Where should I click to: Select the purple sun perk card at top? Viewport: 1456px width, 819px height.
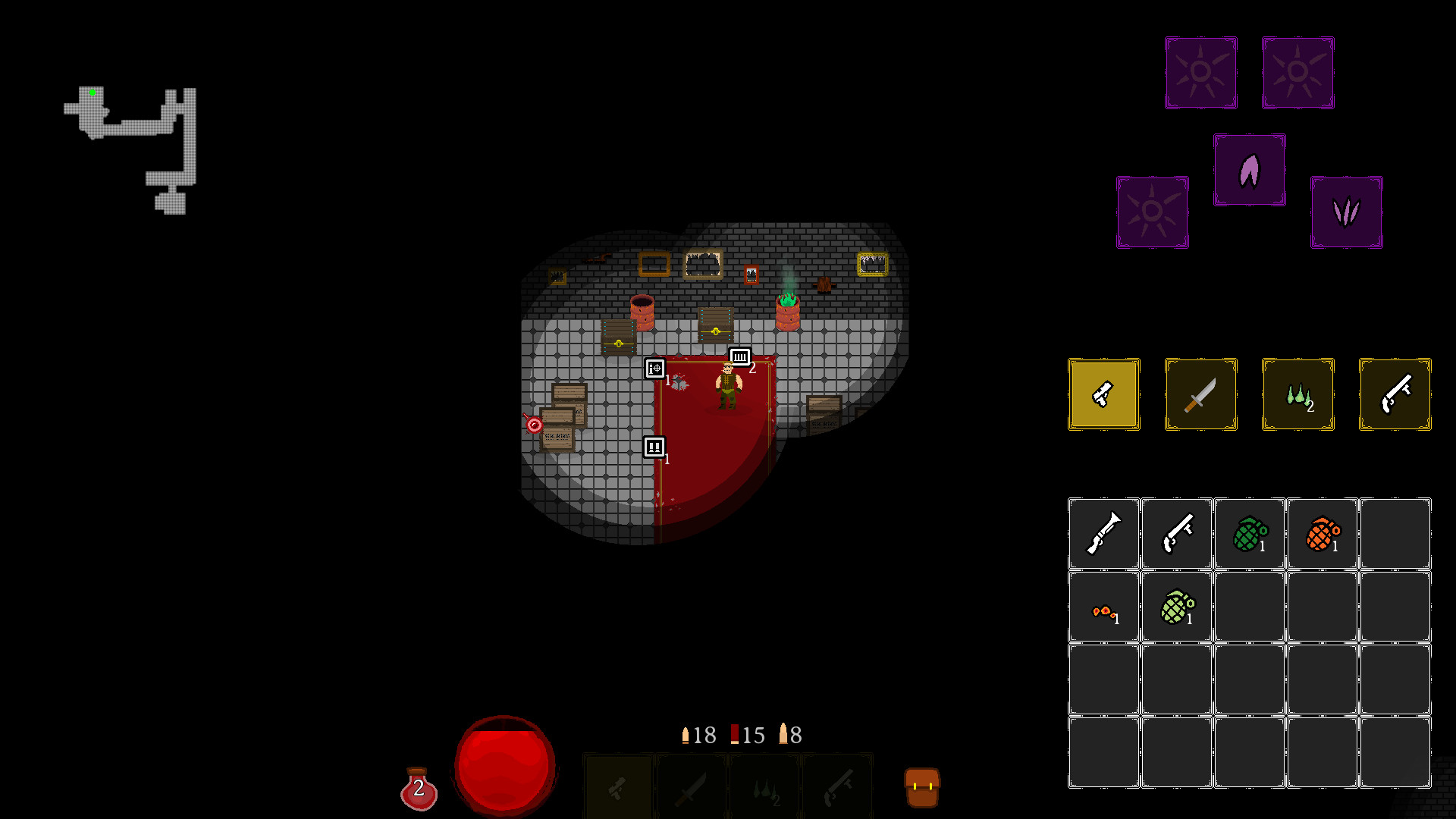tap(1200, 72)
